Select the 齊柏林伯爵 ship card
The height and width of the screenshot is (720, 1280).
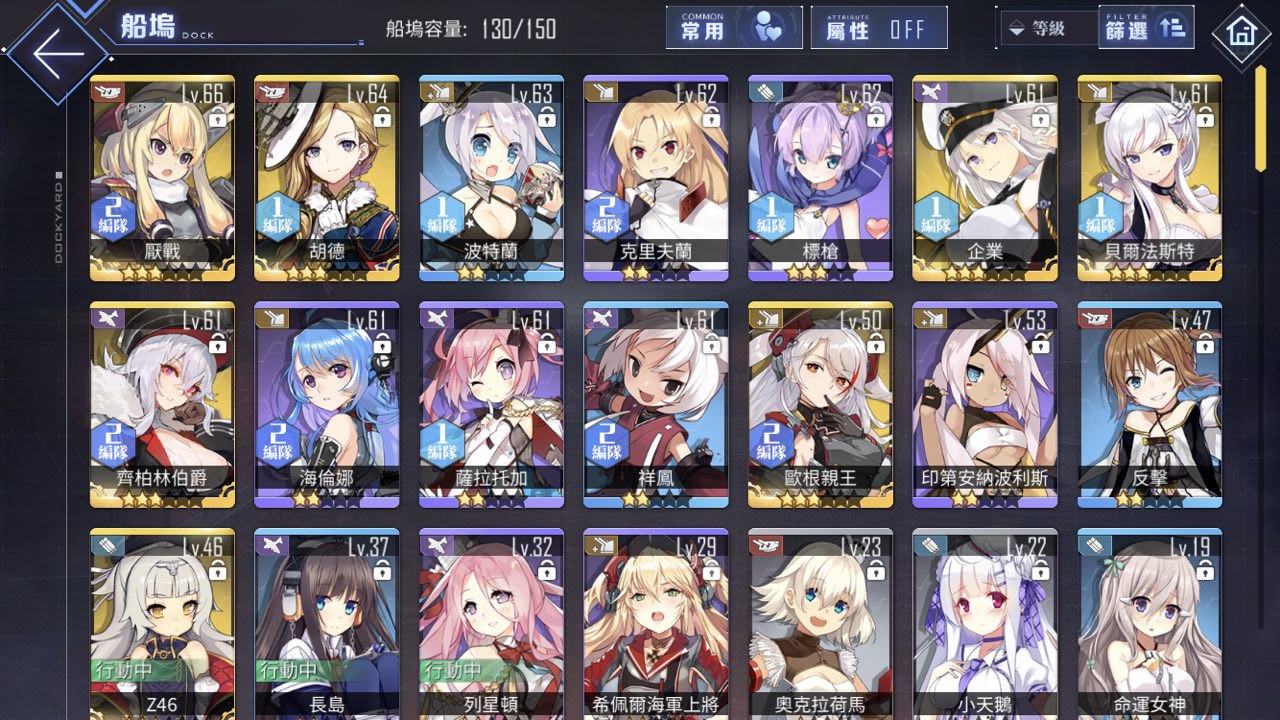[x=162, y=405]
